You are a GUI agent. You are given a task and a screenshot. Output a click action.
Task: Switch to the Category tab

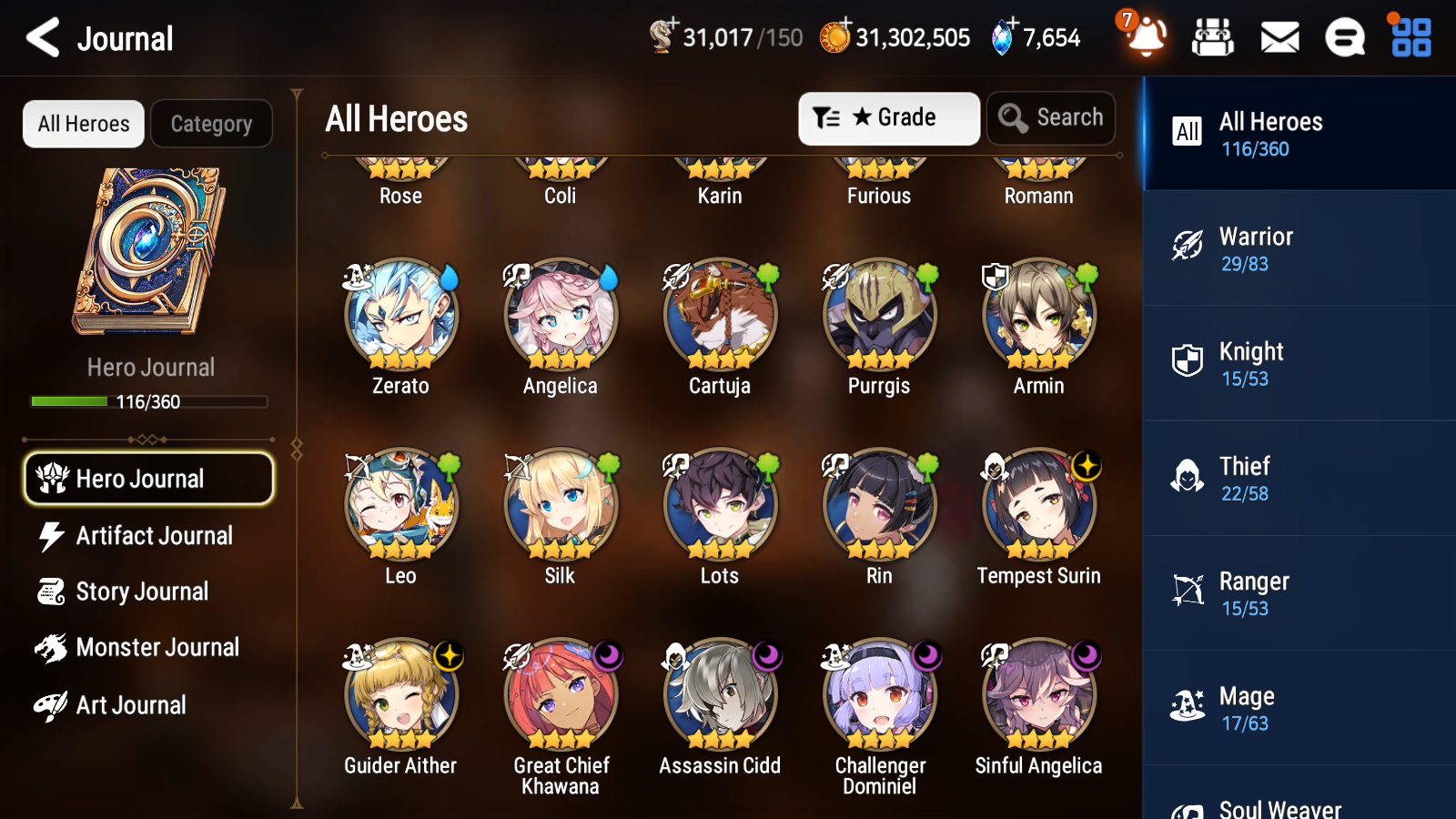[211, 124]
